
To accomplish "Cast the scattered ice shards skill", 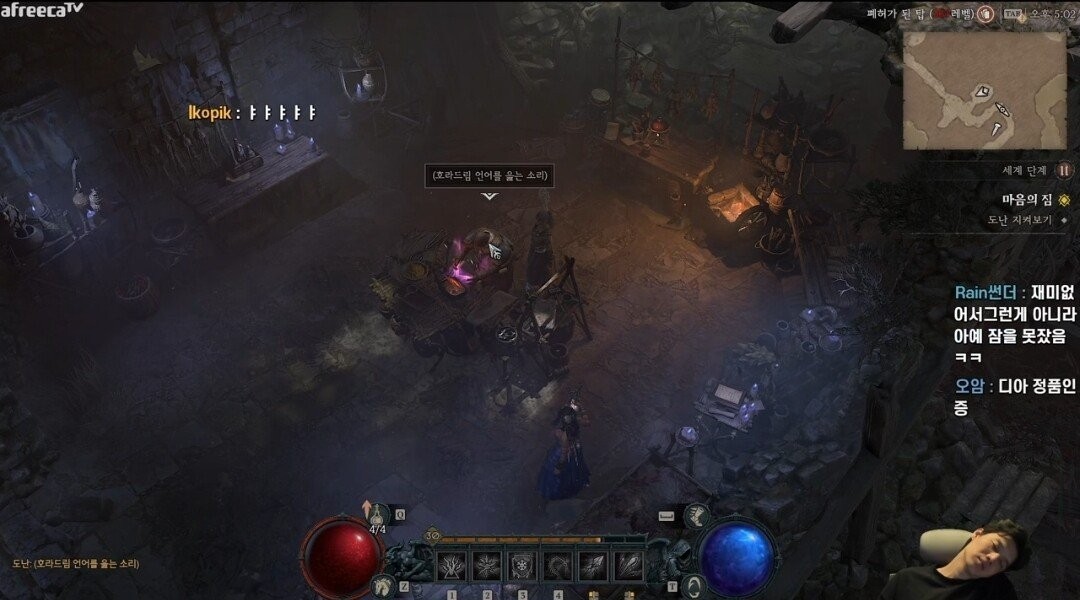I will [592, 566].
